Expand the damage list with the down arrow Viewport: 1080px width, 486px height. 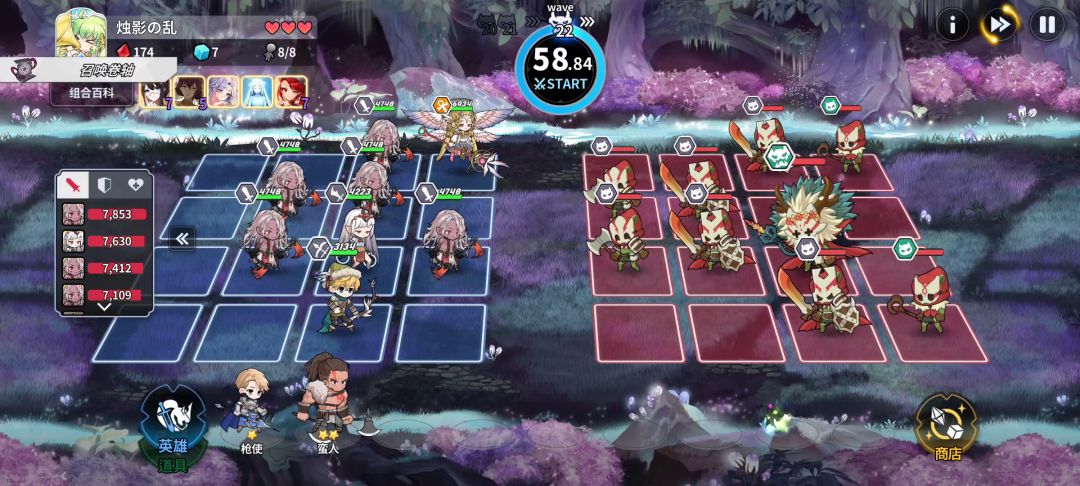pos(104,307)
